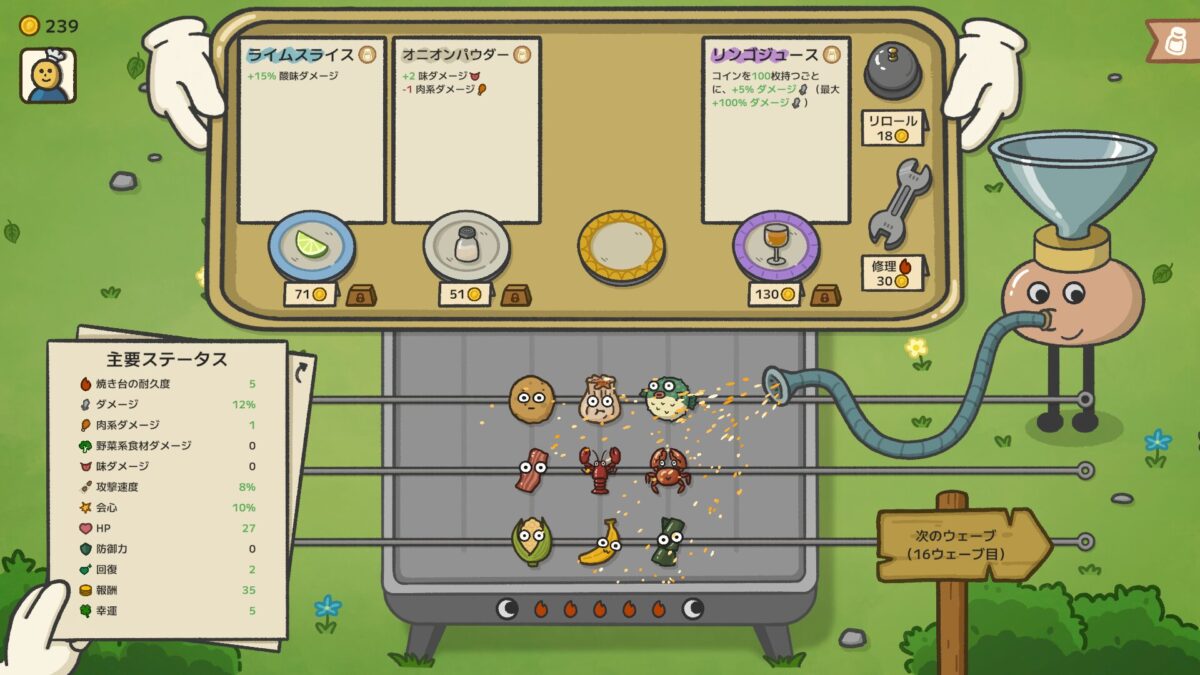
Task: Select the bacon on the grill
Action: point(531,470)
